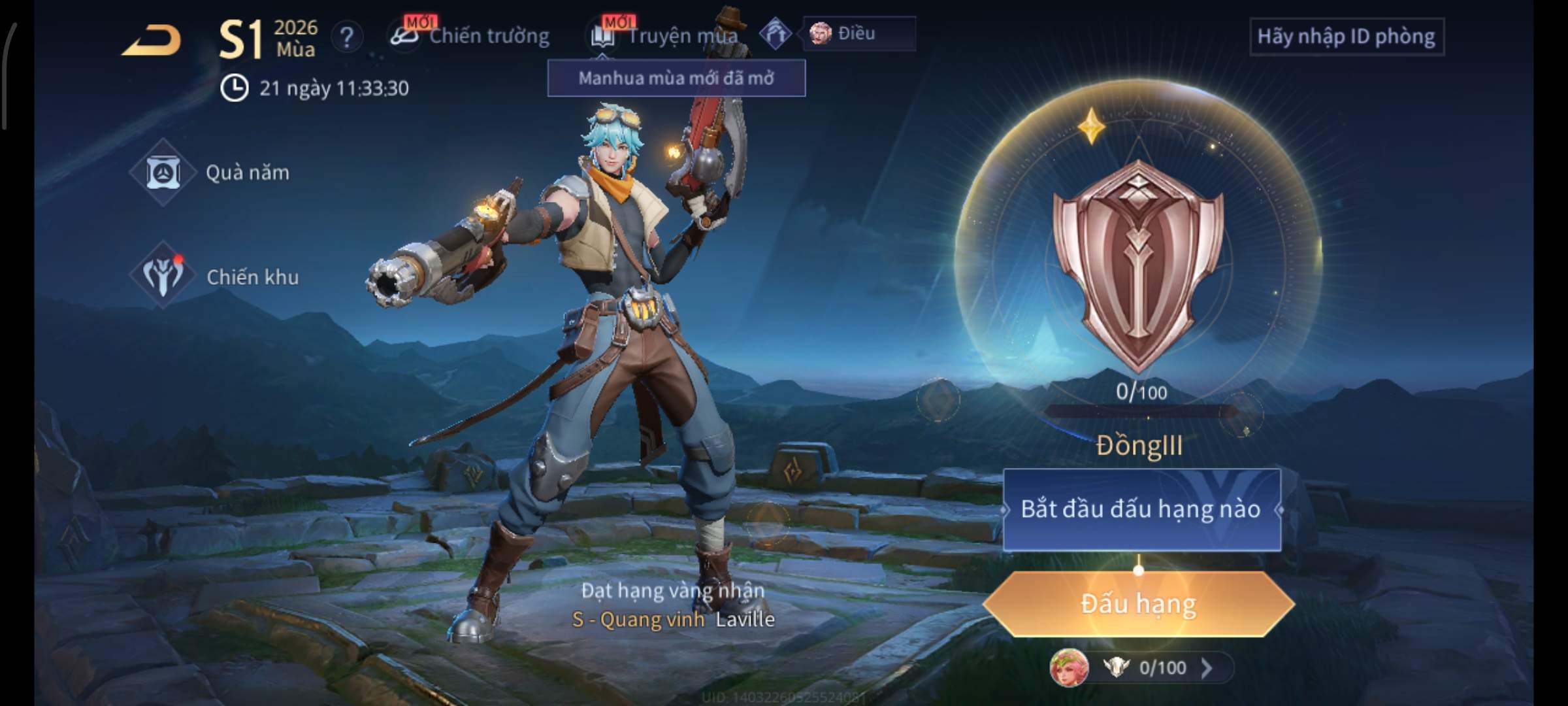Click the room ID input field
This screenshot has height=706, width=1568.
[1346, 37]
